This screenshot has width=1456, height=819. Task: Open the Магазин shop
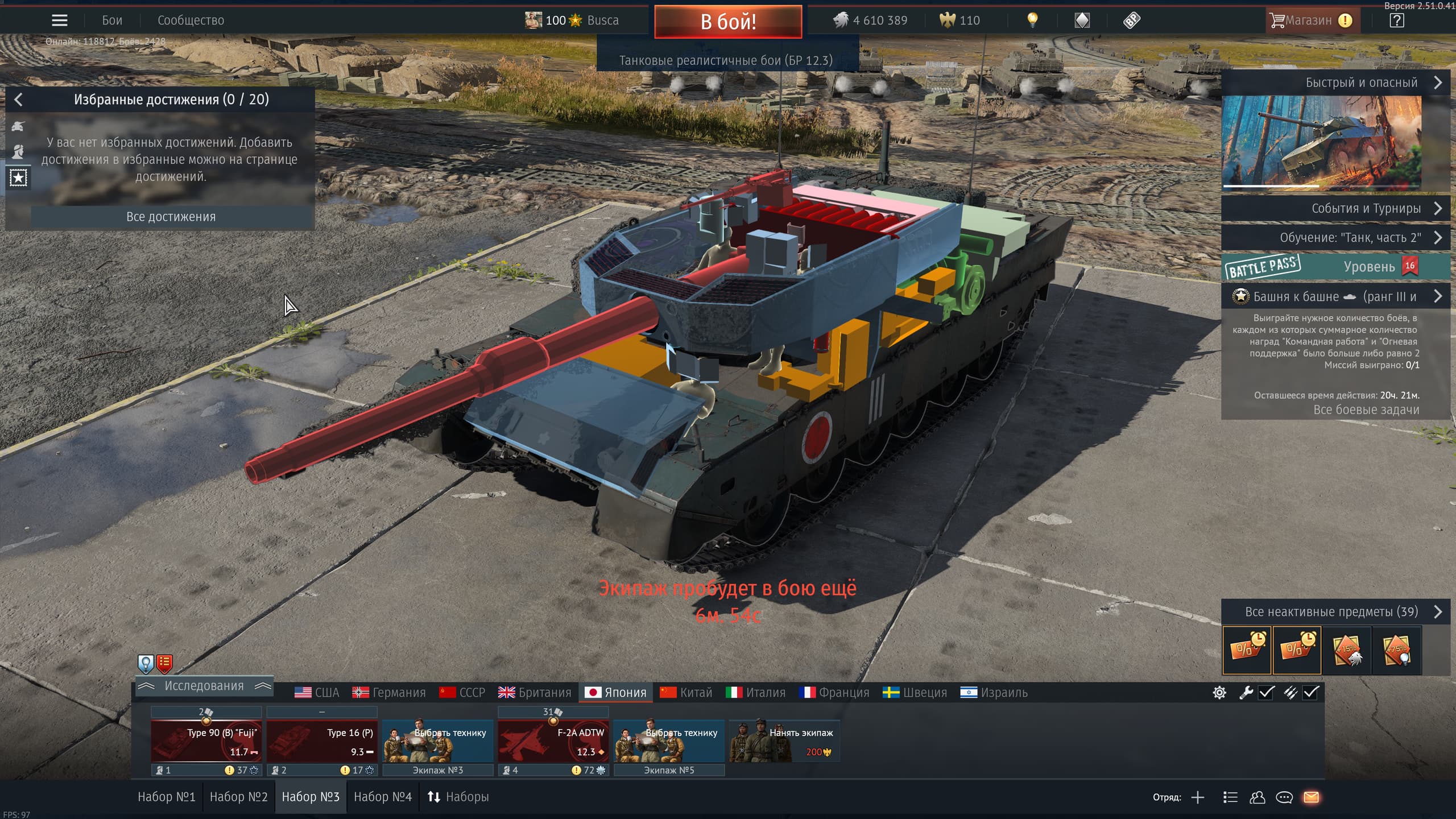(1309, 20)
